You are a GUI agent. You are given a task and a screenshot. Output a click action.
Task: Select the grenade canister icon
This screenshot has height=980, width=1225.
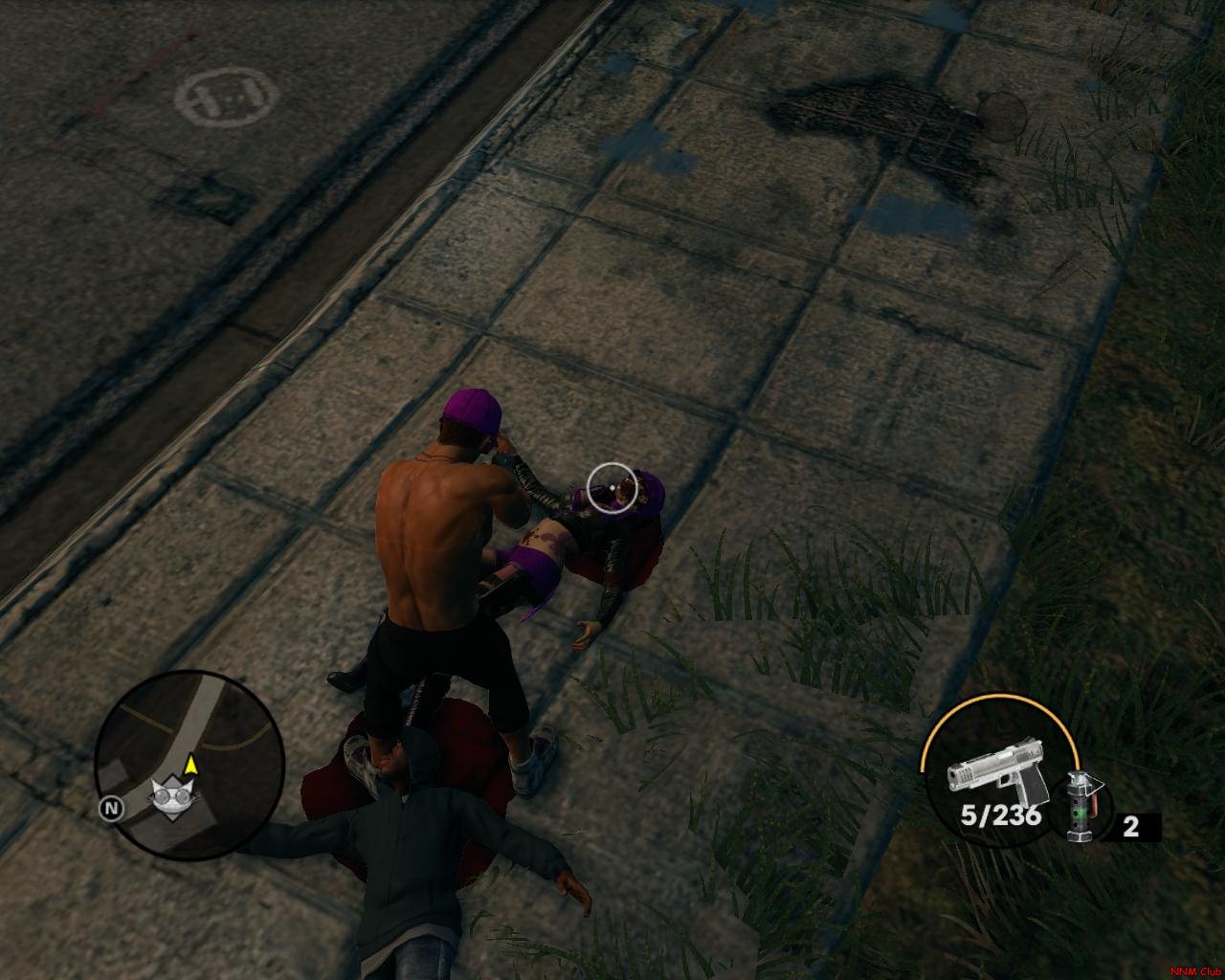(1081, 807)
